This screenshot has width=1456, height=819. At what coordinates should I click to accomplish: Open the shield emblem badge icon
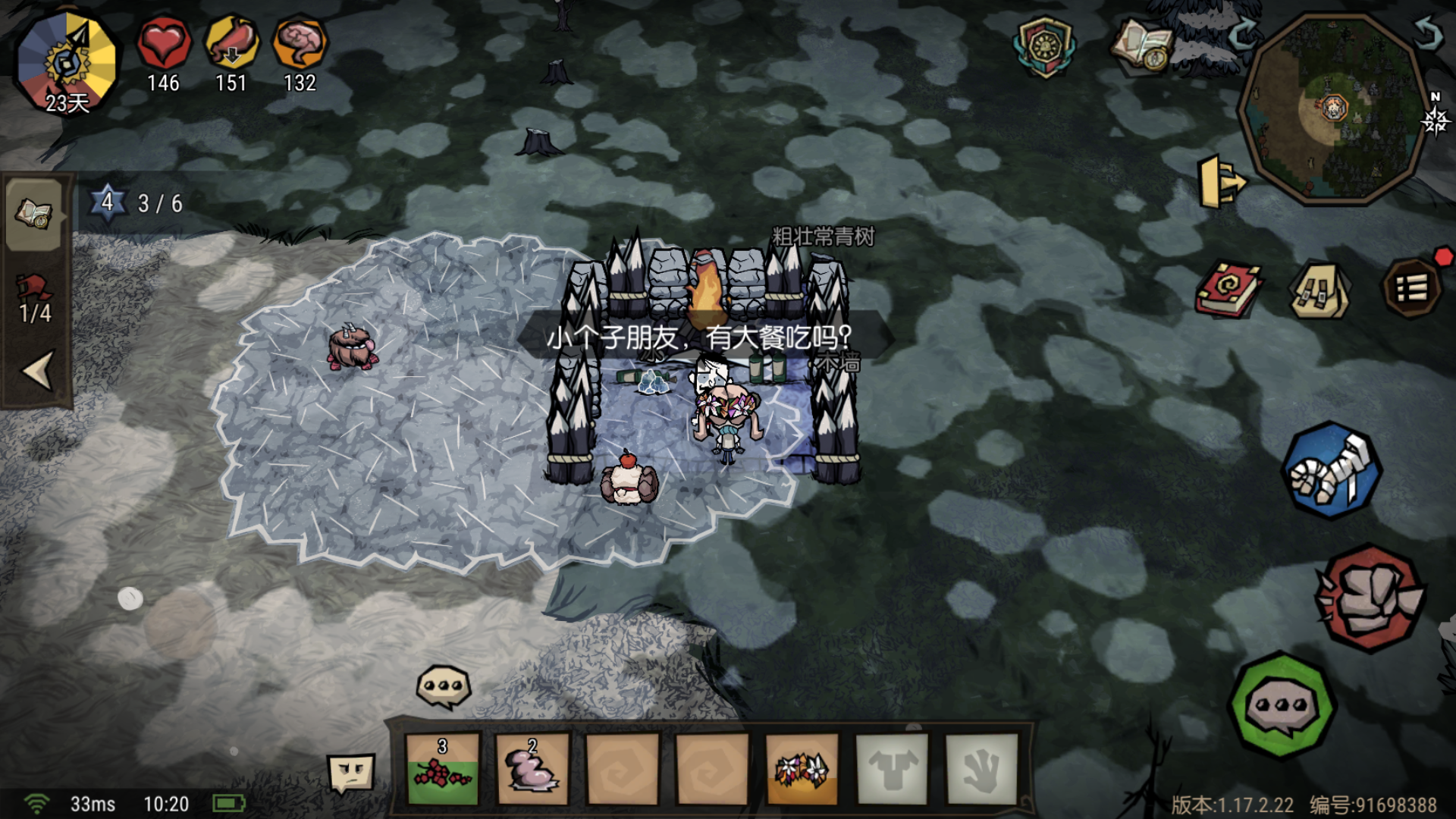1044,47
